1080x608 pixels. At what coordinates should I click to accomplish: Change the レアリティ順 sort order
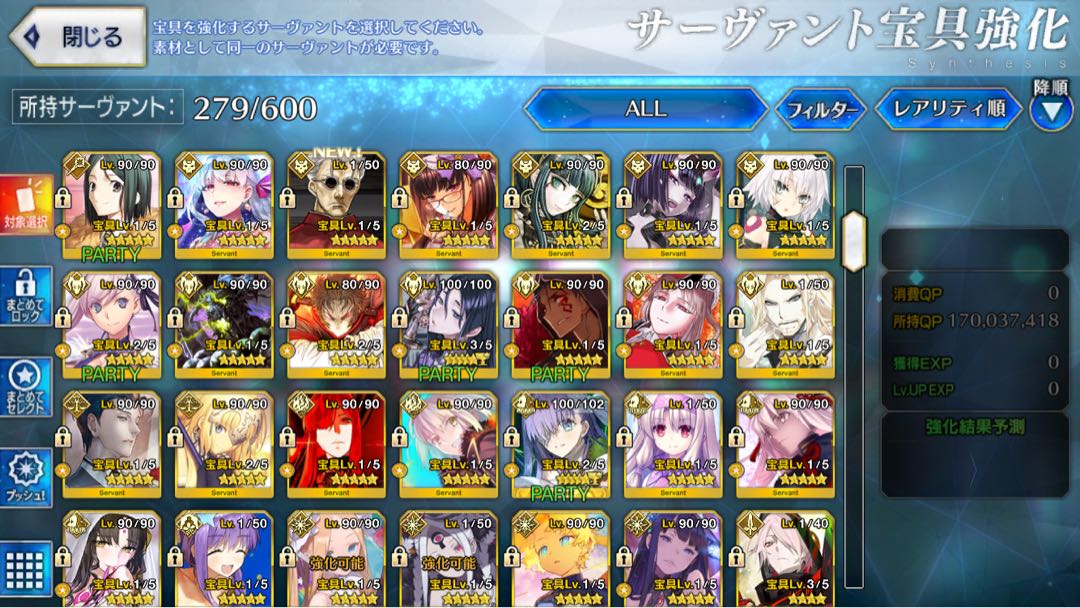pyautogui.click(x=948, y=109)
